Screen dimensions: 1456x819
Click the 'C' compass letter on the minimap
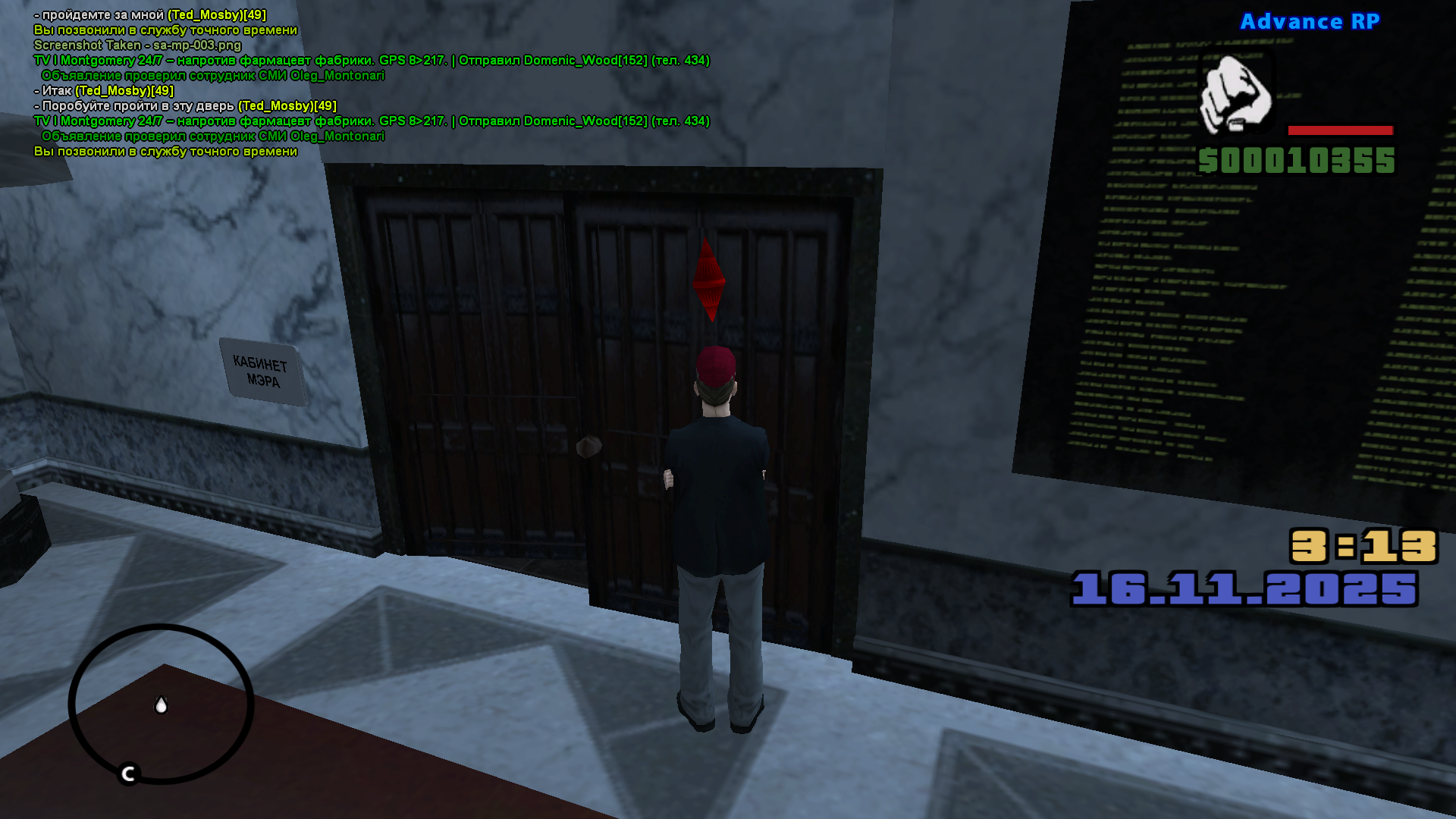click(127, 774)
